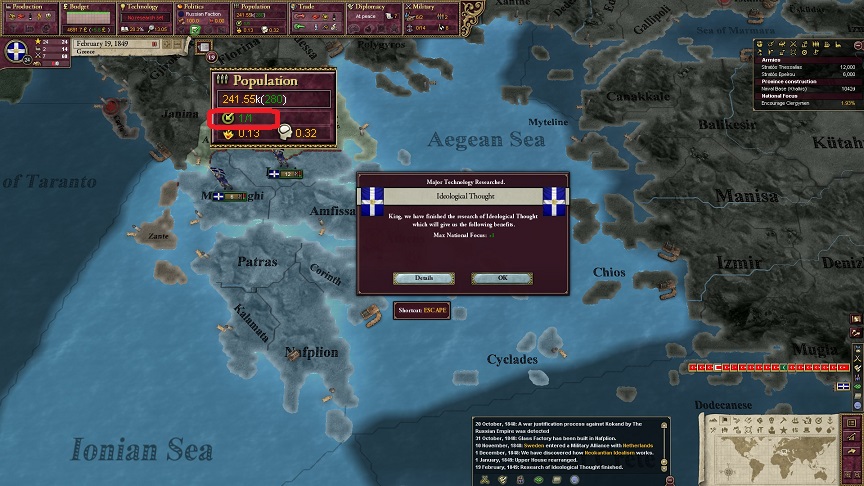Open the Budget tab
864x486 pixels.
pos(88,16)
